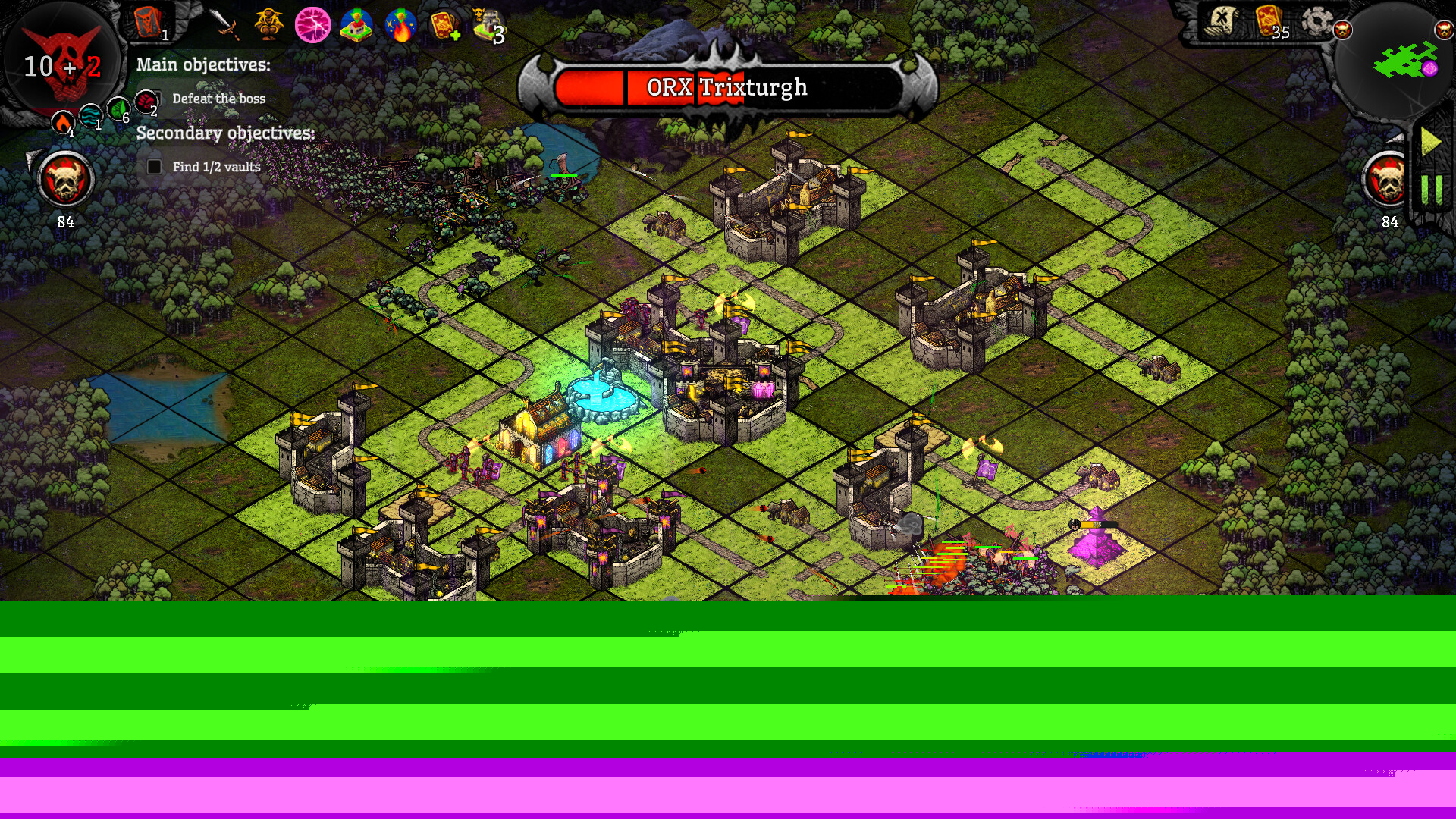Open the treasure map scroll
The height and width of the screenshot is (819, 1456).
point(1222,22)
